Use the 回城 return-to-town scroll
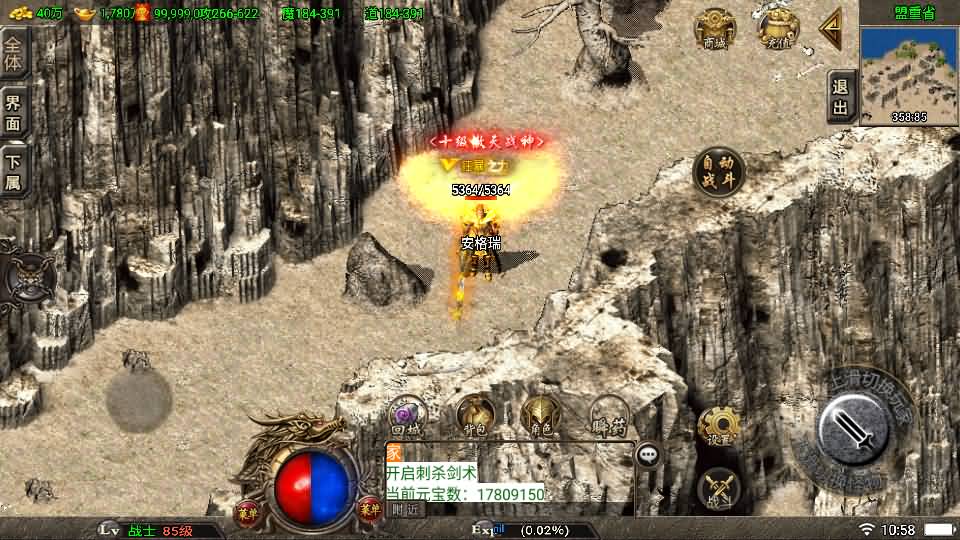This screenshot has height=540, width=960. click(x=408, y=416)
